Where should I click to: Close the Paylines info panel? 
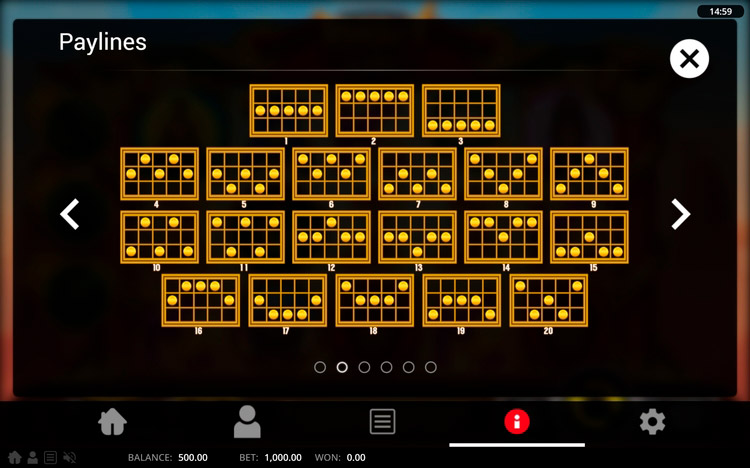tap(689, 59)
